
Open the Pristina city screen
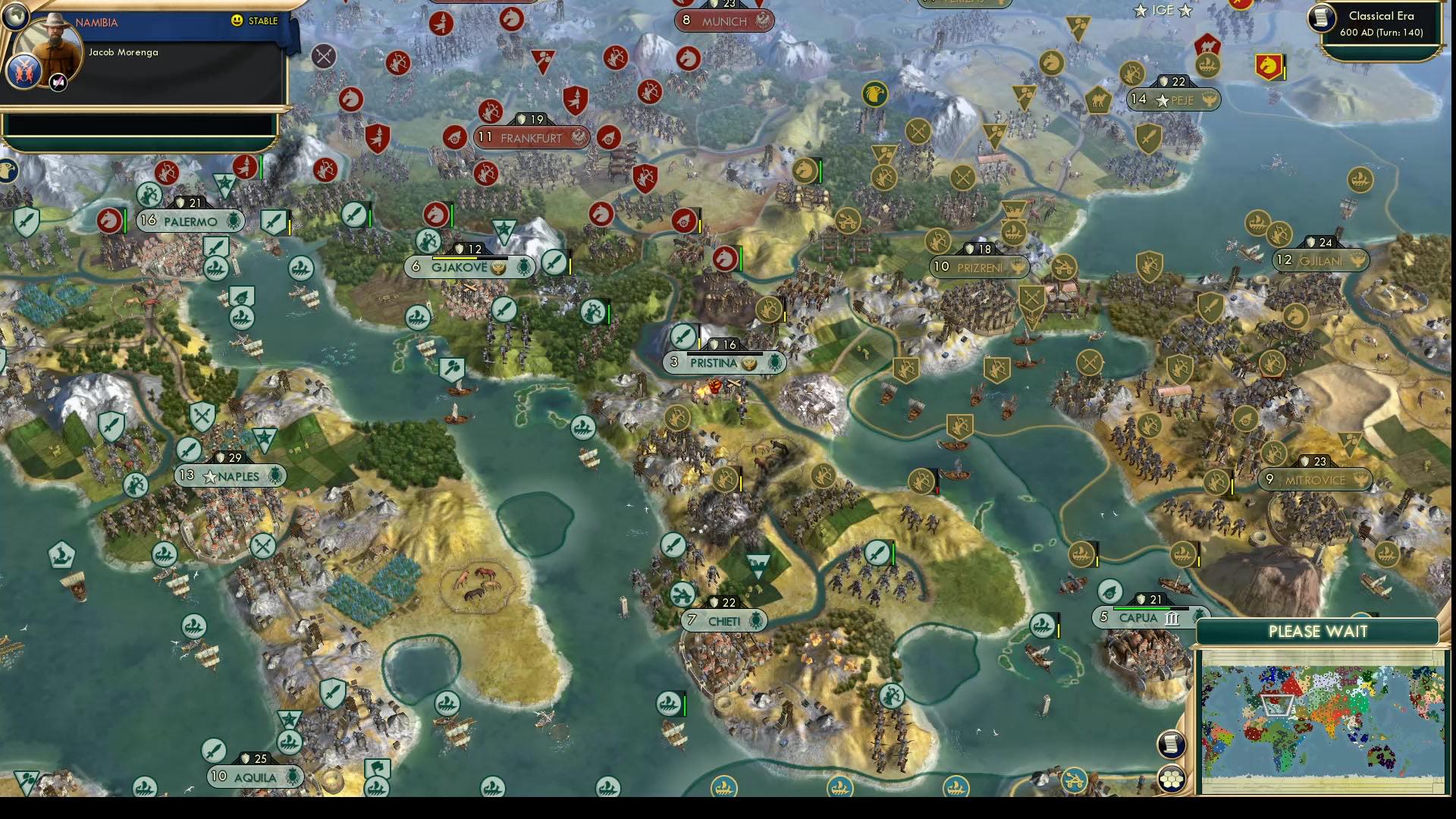pyautogui.click(x=717, y=363)
